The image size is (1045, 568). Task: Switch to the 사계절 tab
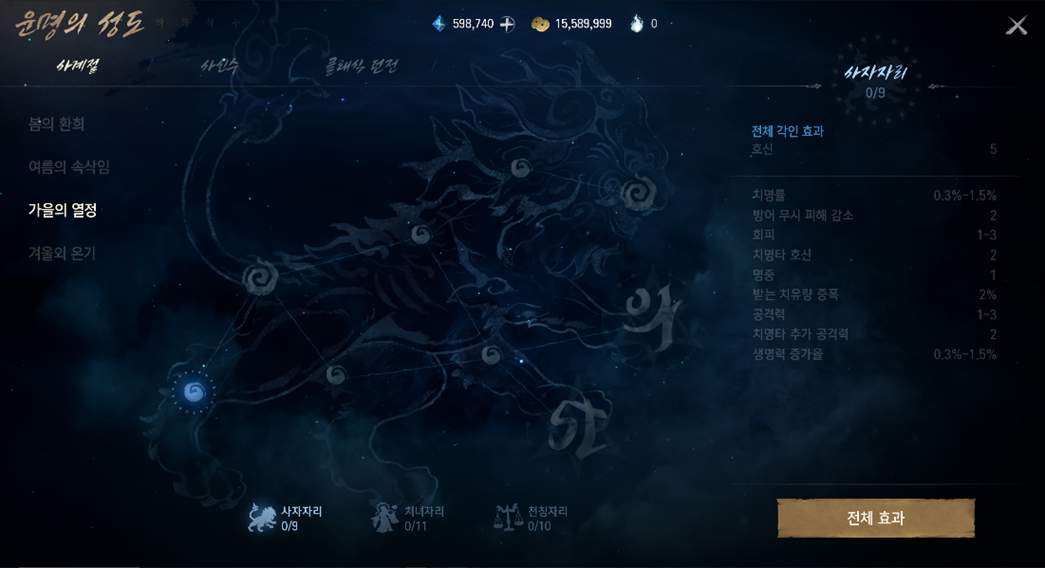click(x=78, y=66)
